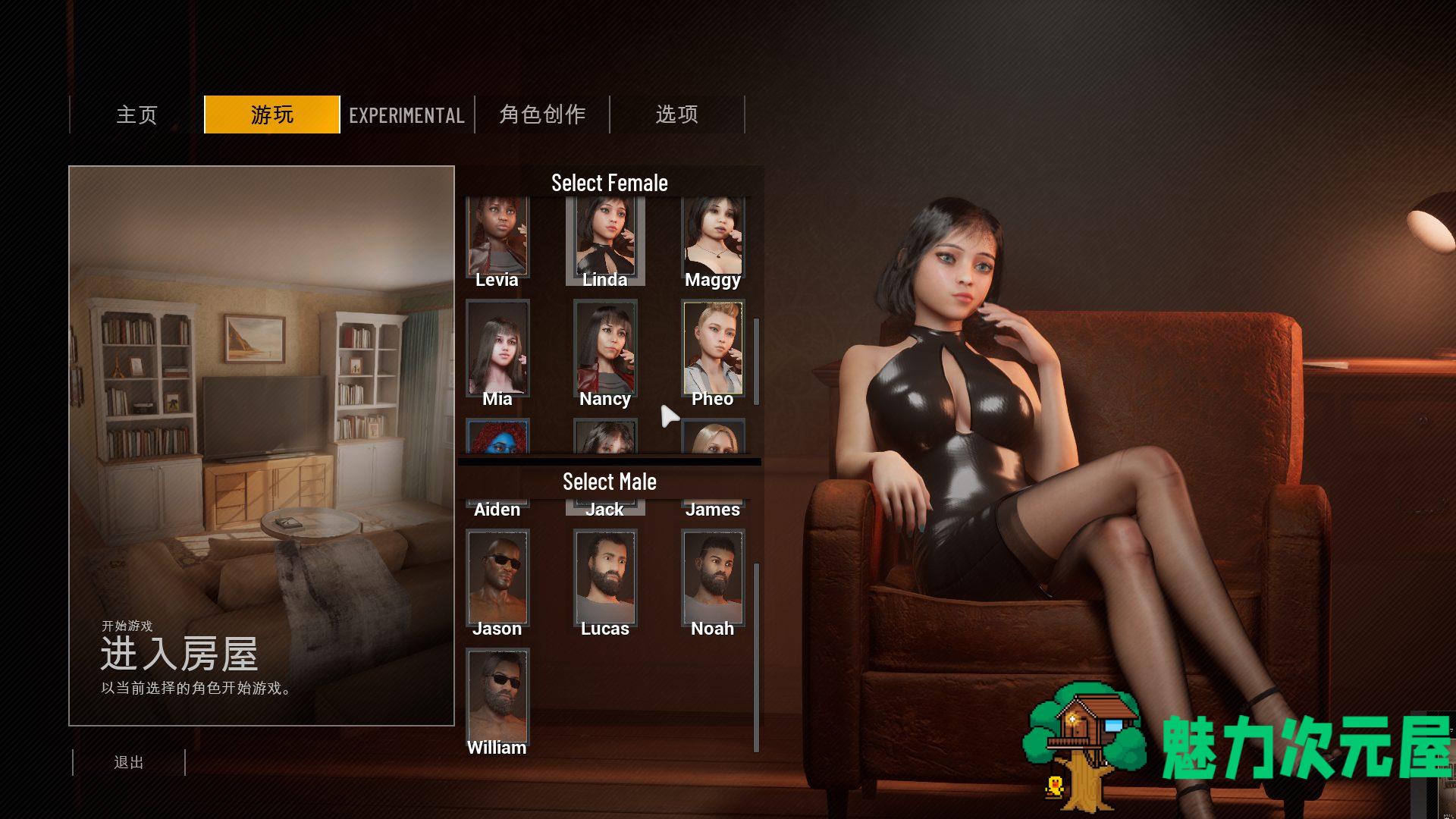Choose Mia as female character

497,350
